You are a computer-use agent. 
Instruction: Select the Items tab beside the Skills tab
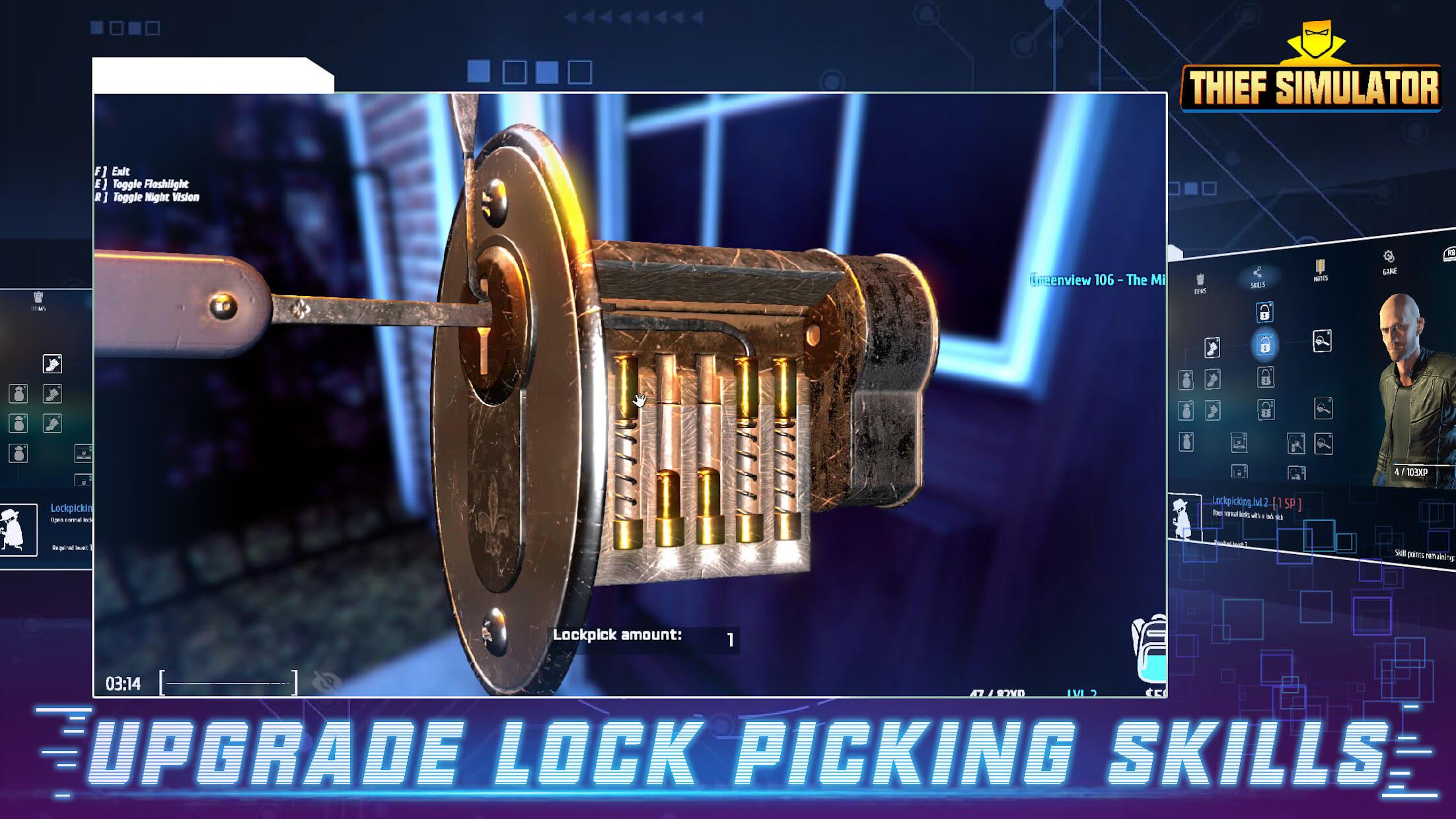(1200, 283)
